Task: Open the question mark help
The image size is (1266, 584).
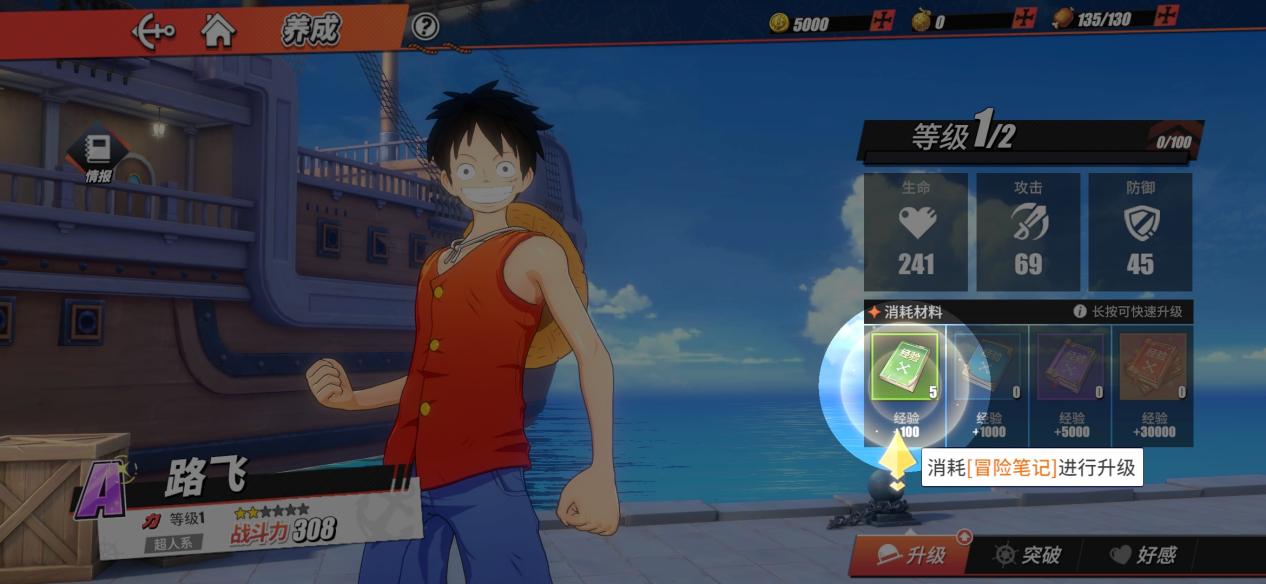Action: (425, 27)
